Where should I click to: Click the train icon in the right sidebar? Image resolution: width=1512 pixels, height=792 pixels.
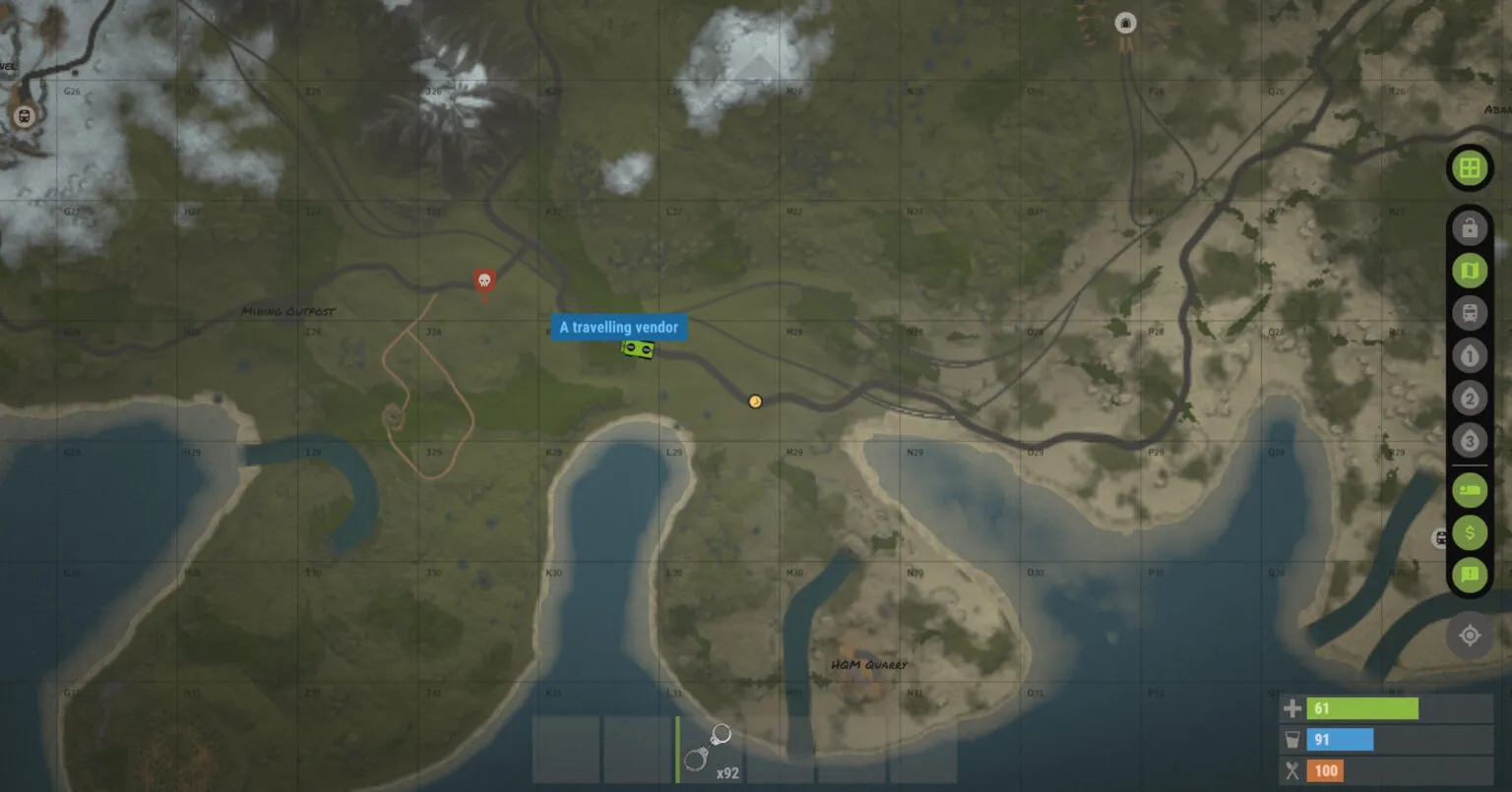(1468, 313)
